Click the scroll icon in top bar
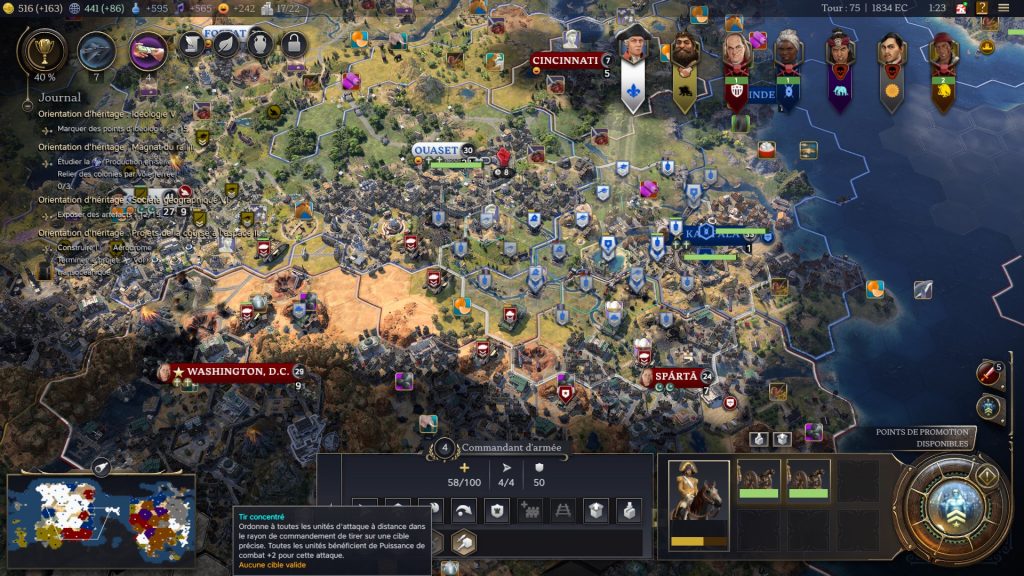The image size is (1024, 576). click(193, 43)
